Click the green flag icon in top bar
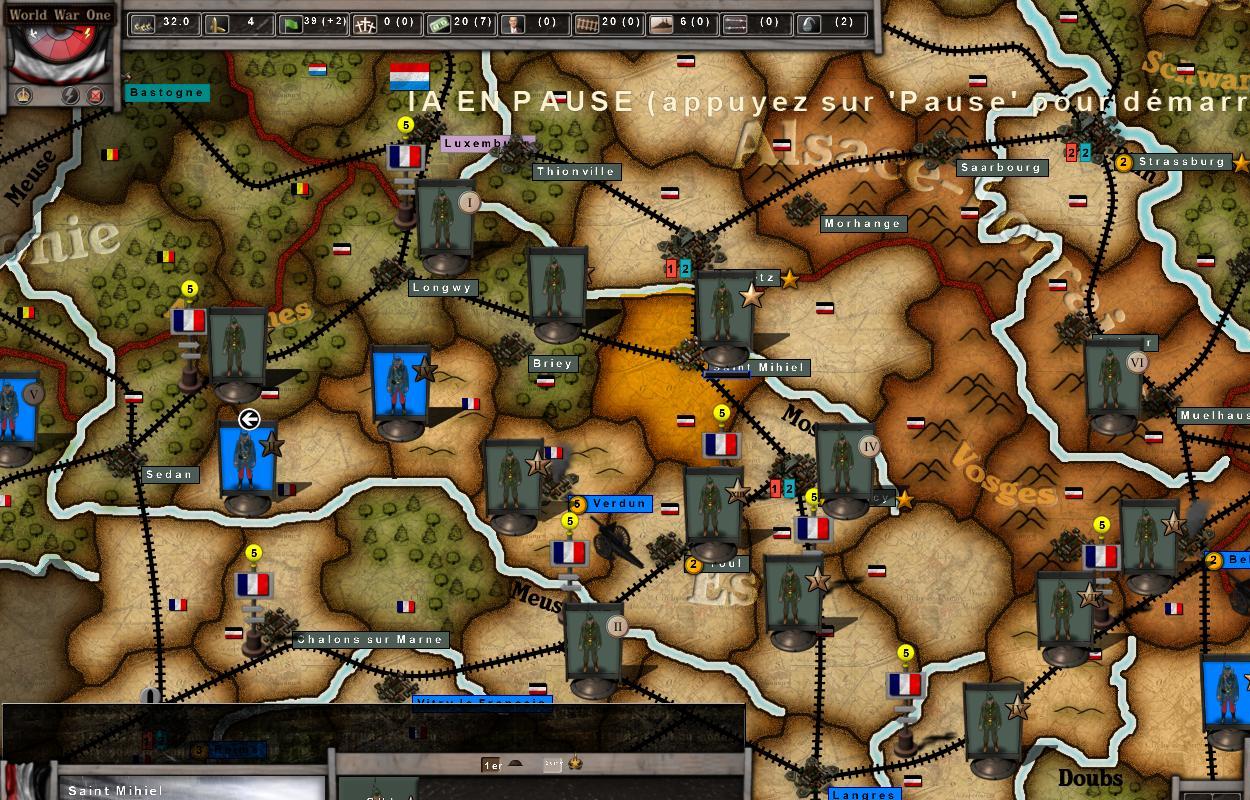The width and height of the screenshot is (1250, 800). [291, 24]
